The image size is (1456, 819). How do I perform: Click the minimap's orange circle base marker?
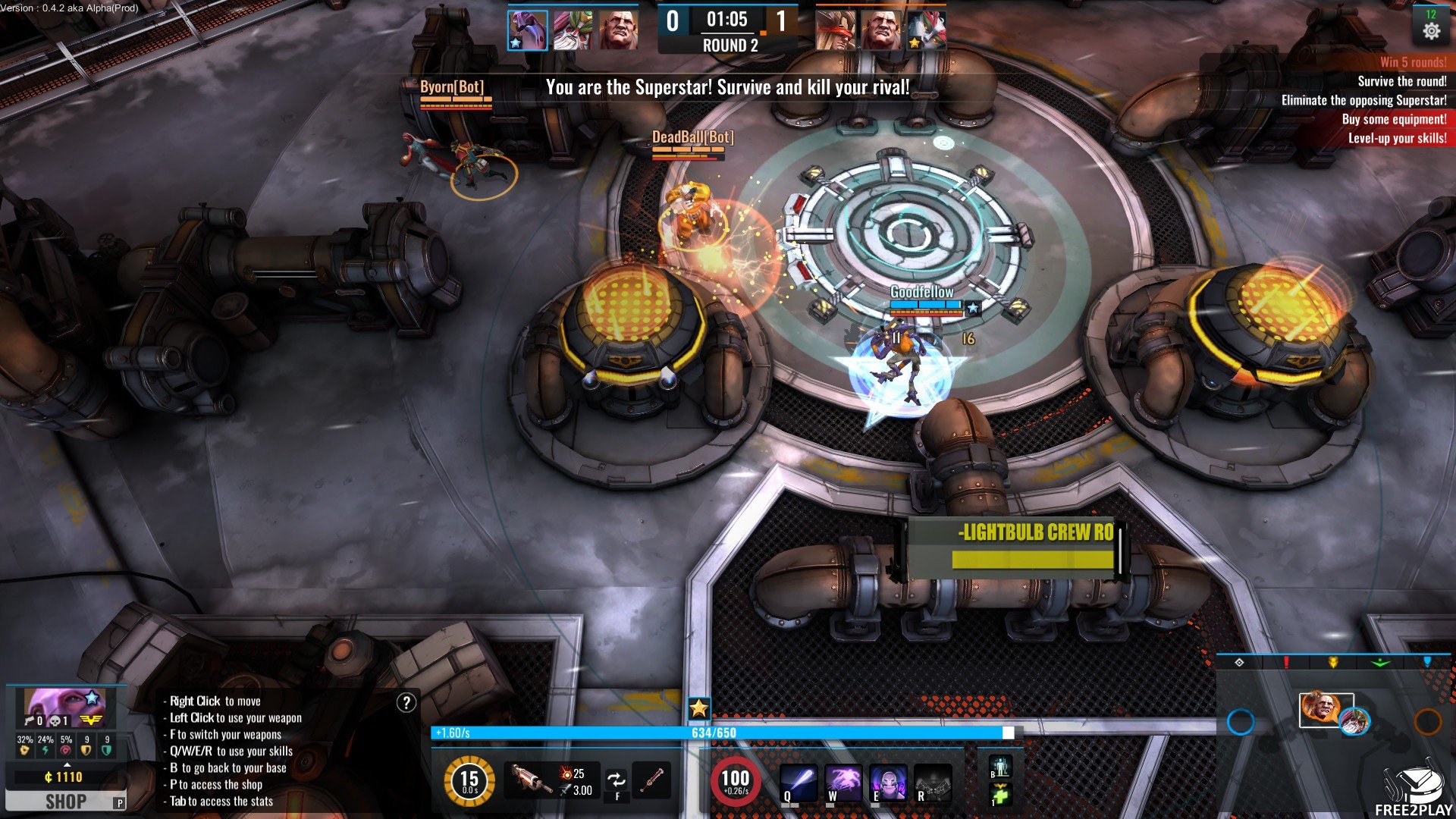click(x=1427, y=721)
